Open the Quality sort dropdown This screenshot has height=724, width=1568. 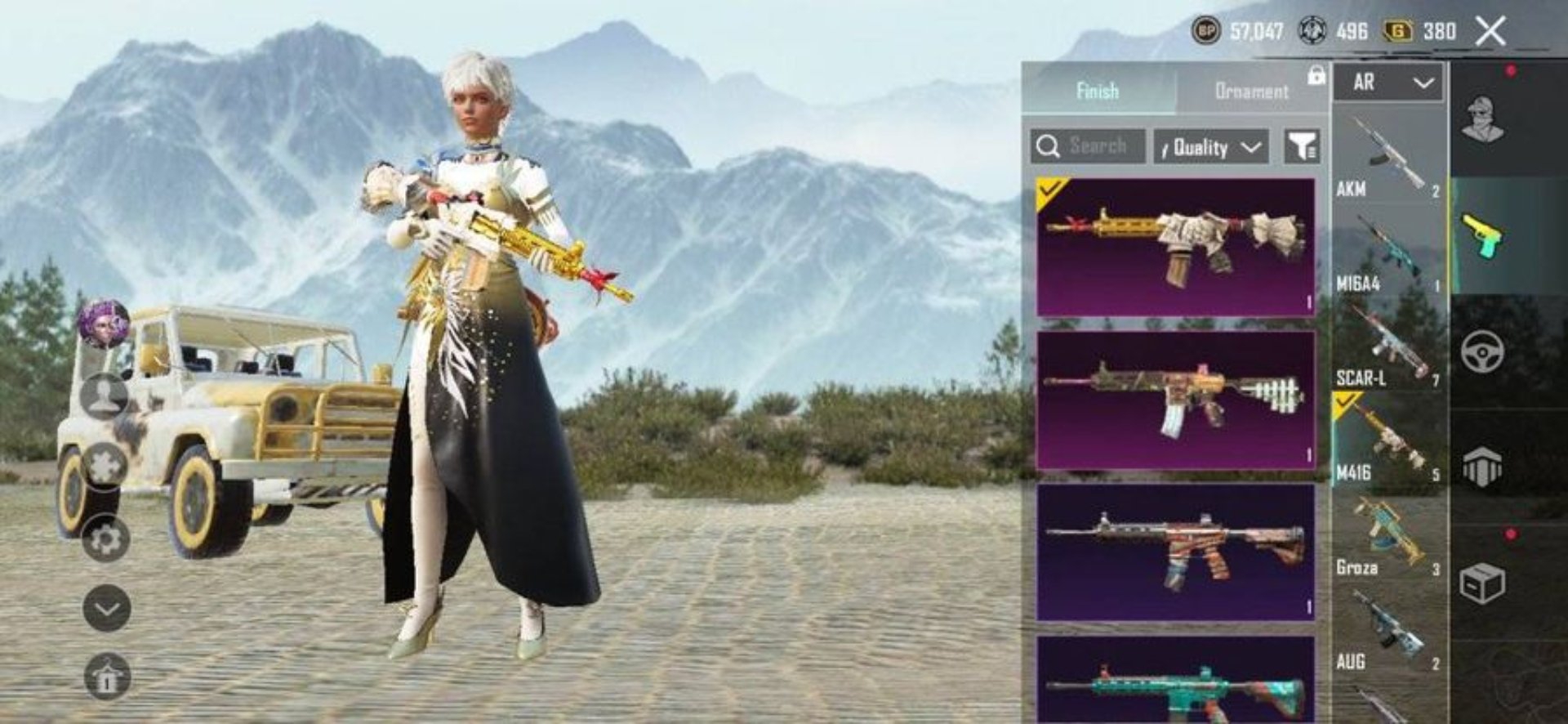tap(1211, 147)
